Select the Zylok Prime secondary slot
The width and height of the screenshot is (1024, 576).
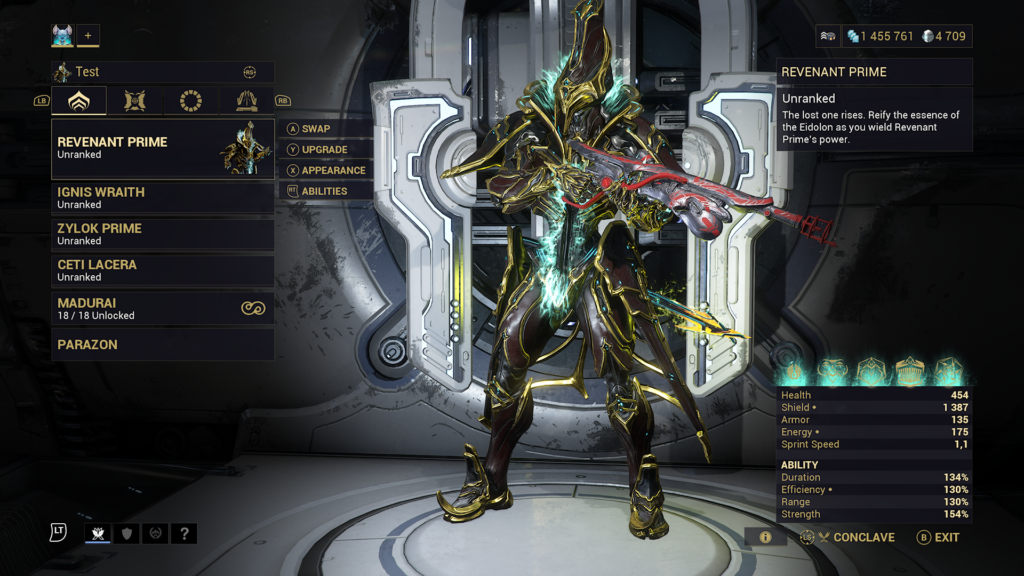163,234
